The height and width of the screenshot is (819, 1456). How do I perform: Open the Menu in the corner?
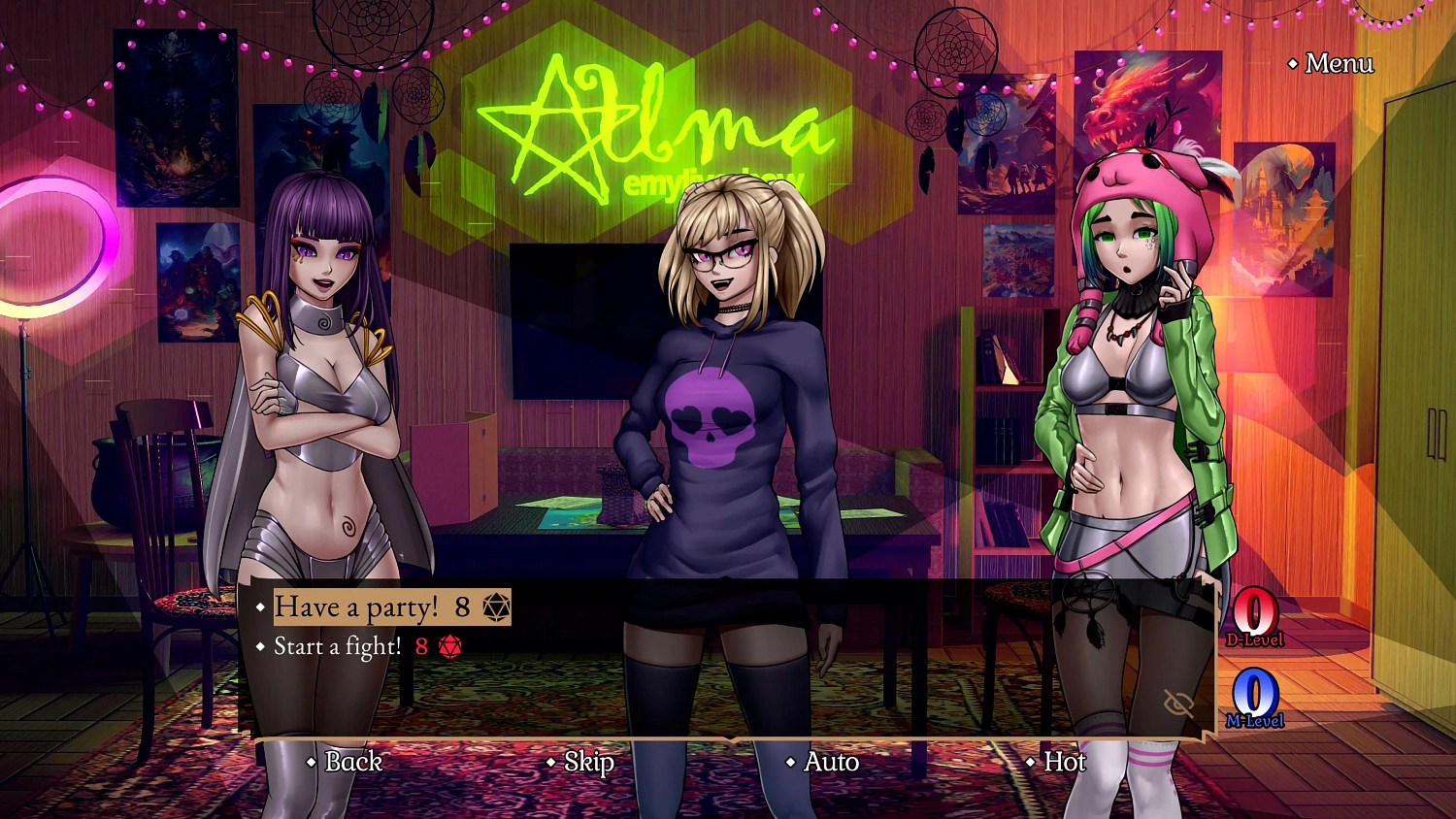(1338, 64)
